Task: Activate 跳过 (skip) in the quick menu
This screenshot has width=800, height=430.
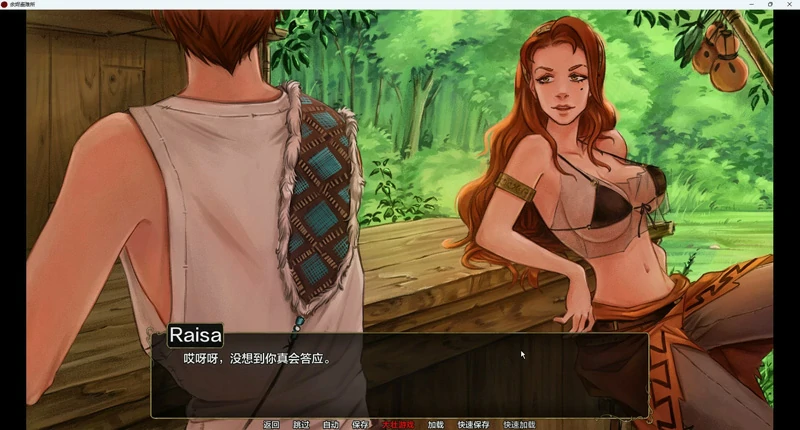Action: coord(301,425)
